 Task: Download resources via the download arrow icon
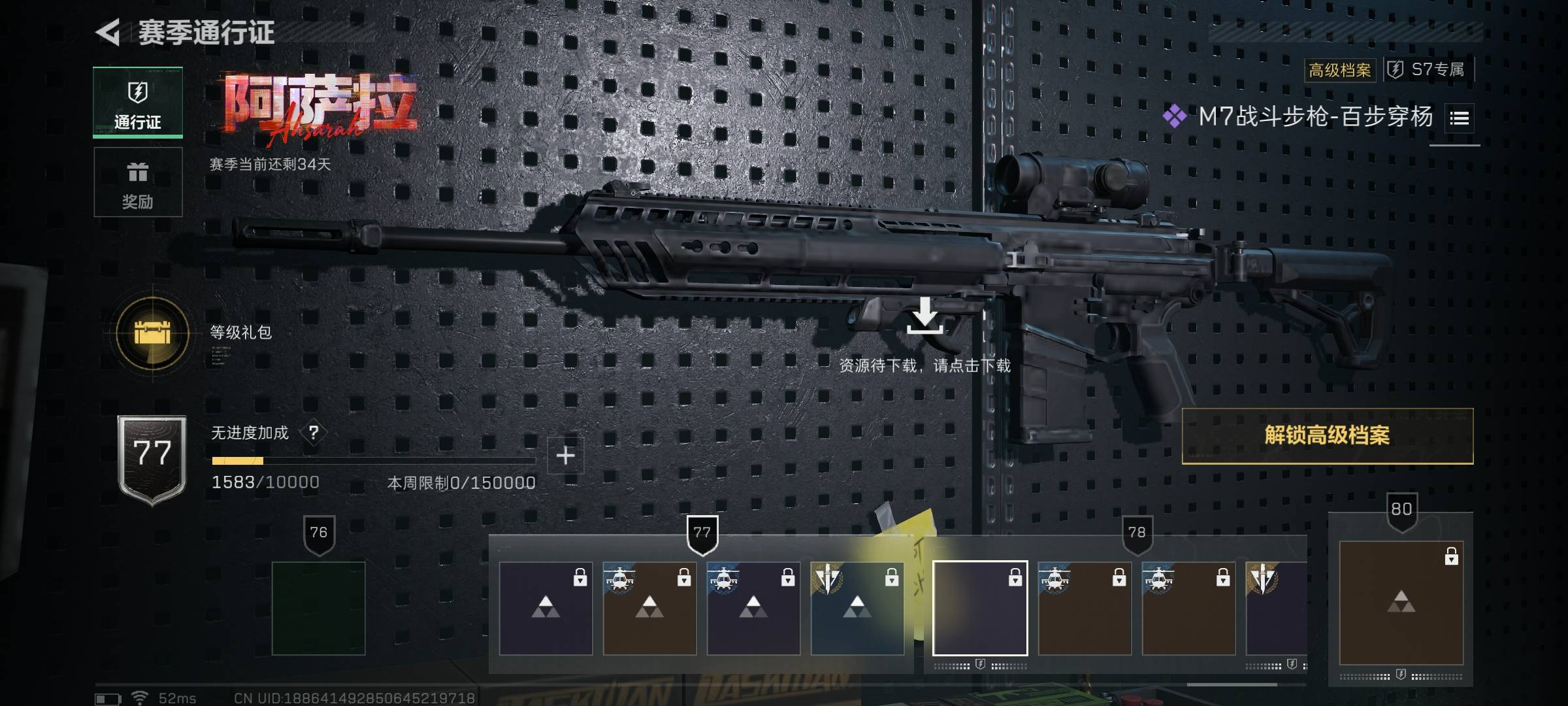[924, 316]
